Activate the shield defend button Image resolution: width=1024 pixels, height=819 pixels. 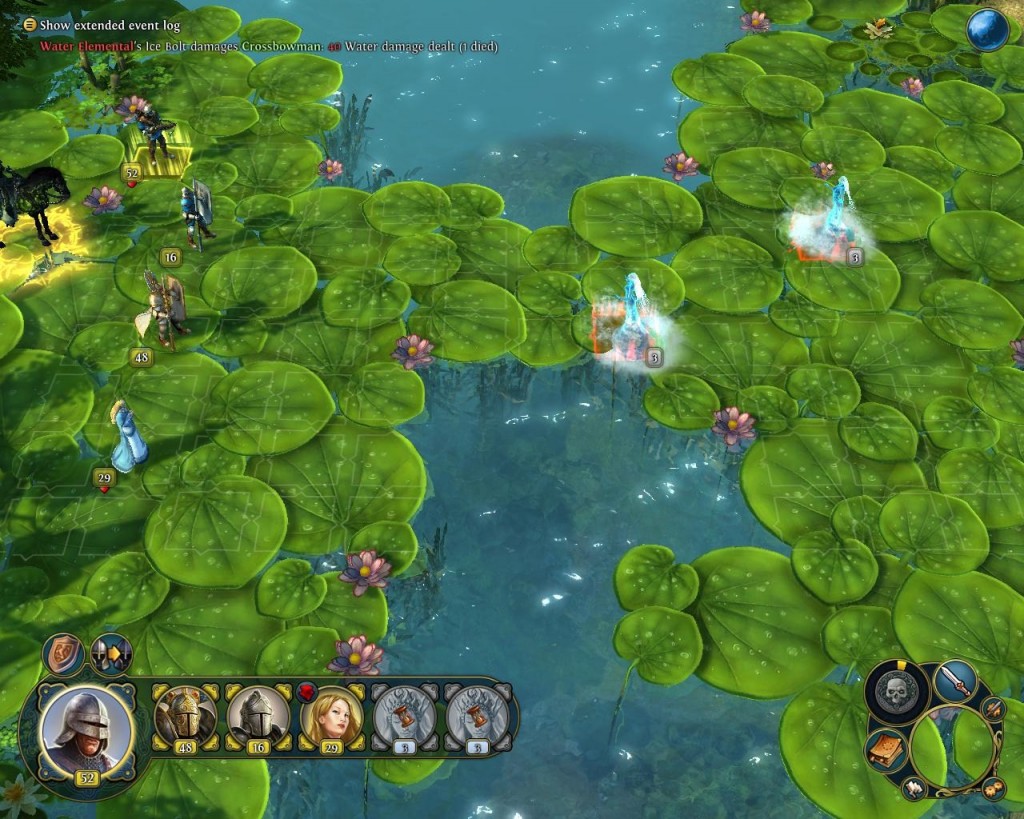[63, 655]
